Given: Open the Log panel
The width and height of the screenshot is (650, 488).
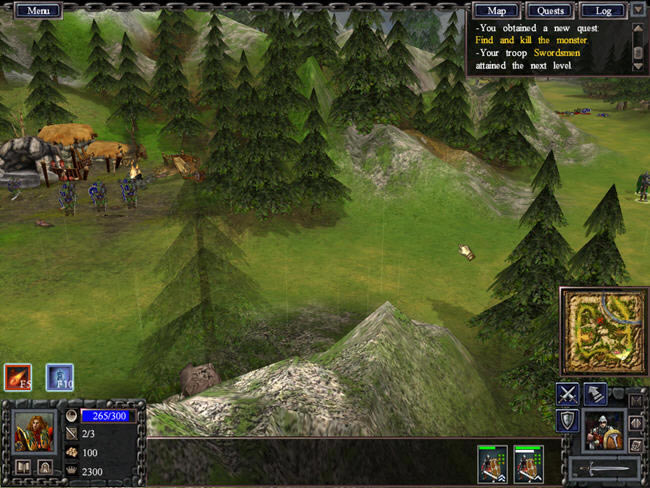Looking at the screenshot, I should (x=603, y=10).
